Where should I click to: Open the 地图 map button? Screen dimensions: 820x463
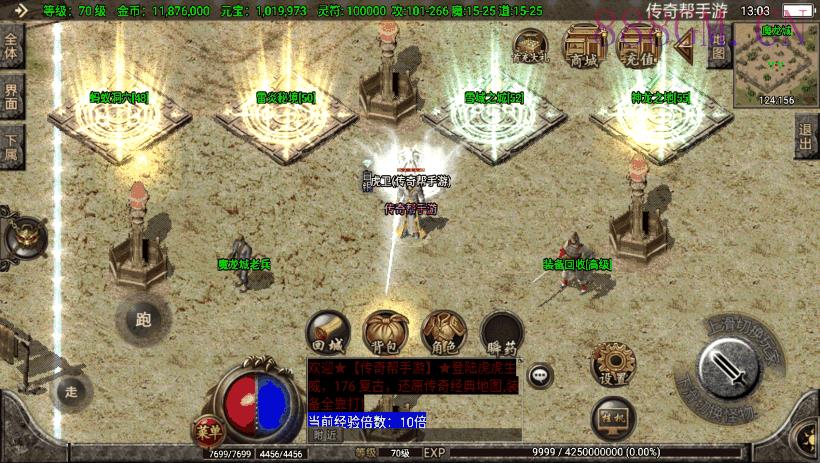coord(716,48)
